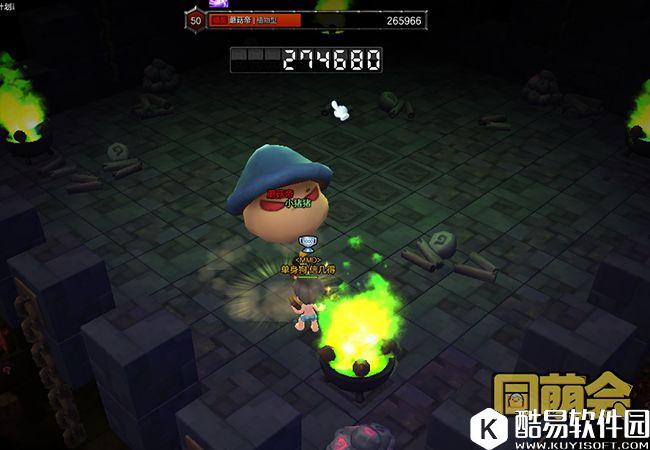Image resolution: width=650 pixels, height=450 pixels.
Task: Click the purple buff icon above boss bar
Action: point(219,4)
